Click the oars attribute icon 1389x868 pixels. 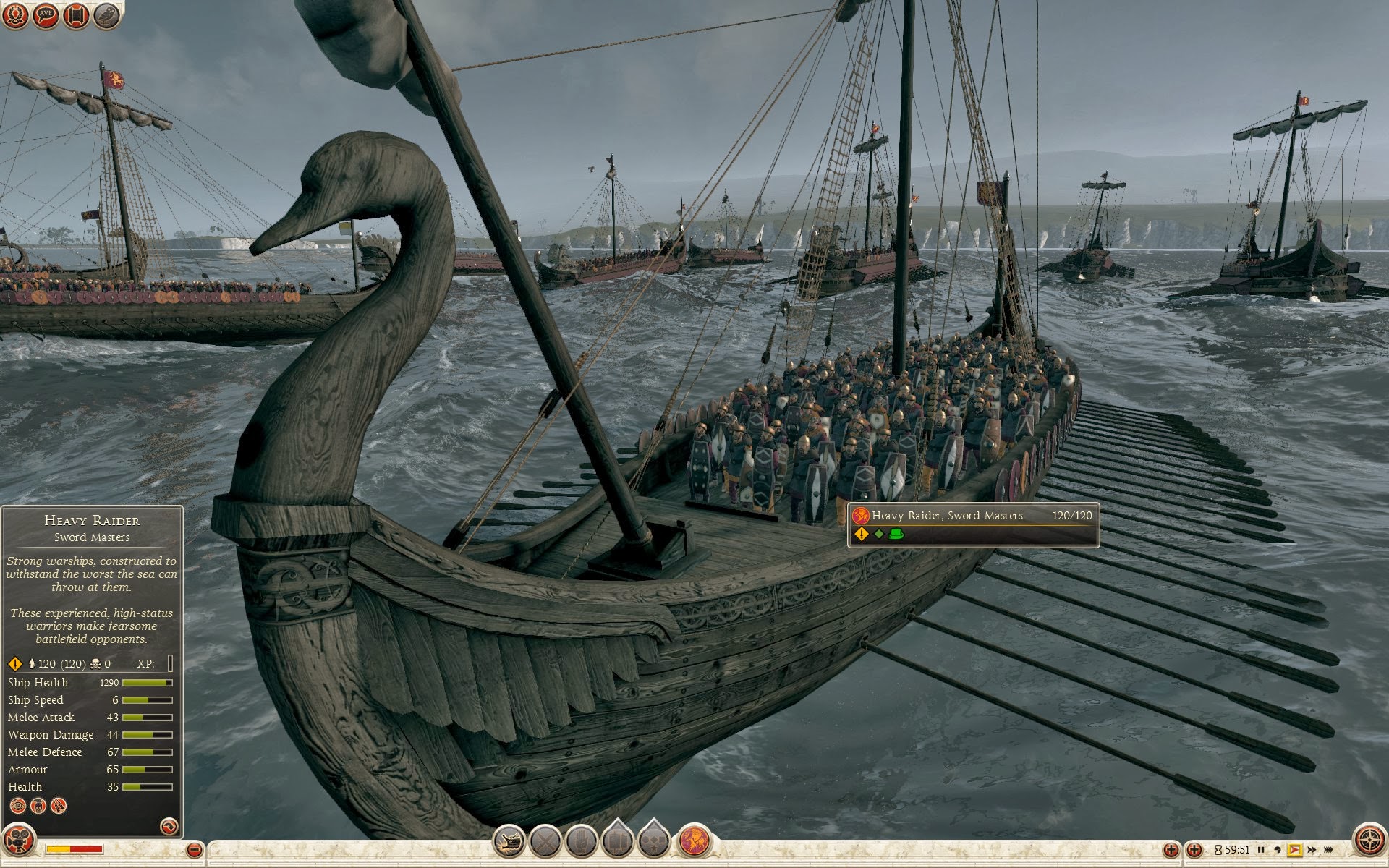pos(59,806)
